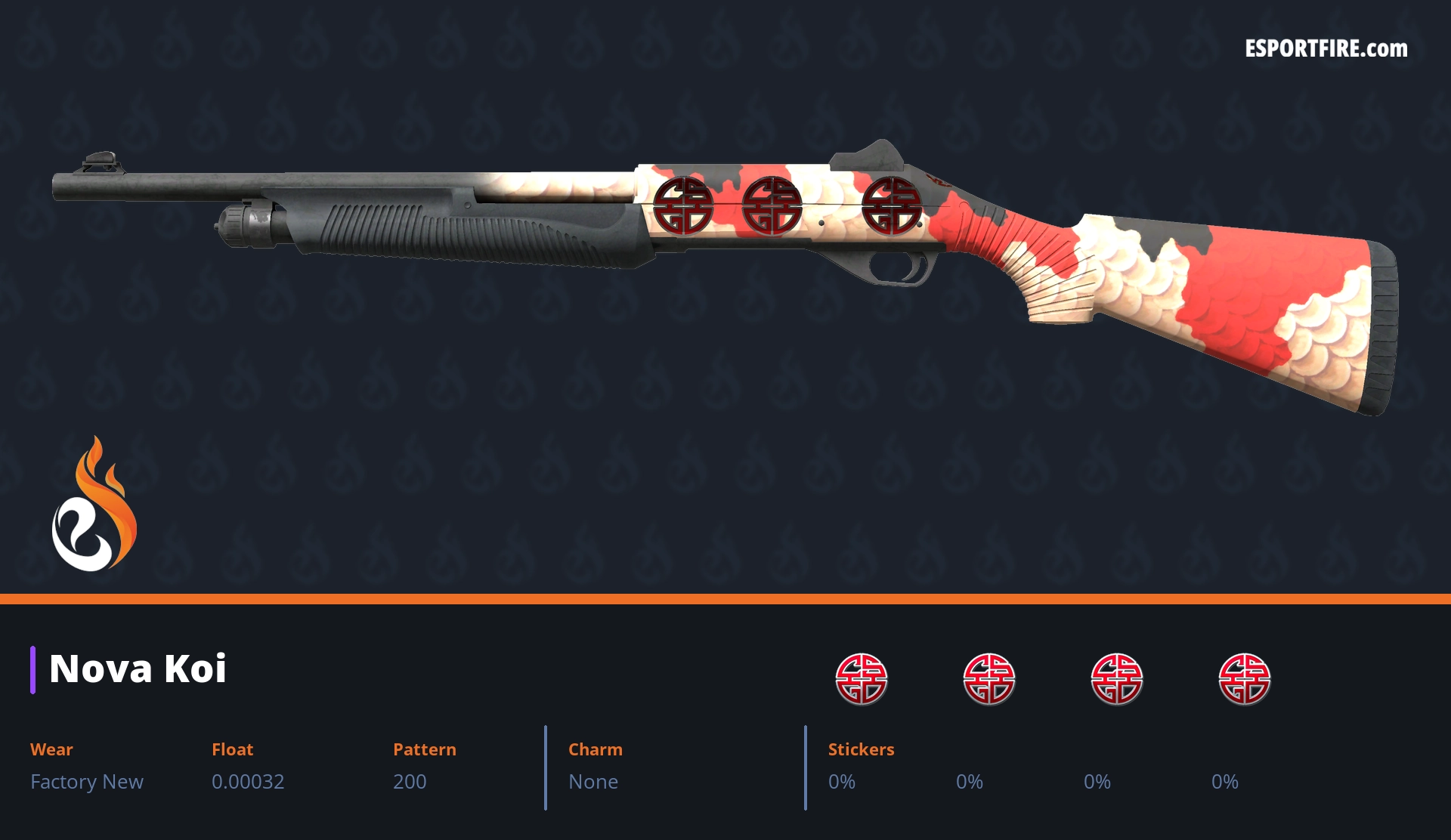The width and height of the screenshot is (1451, 840).
Task: Click the orange flame Esportfire logo
Action: coord(94,505)
